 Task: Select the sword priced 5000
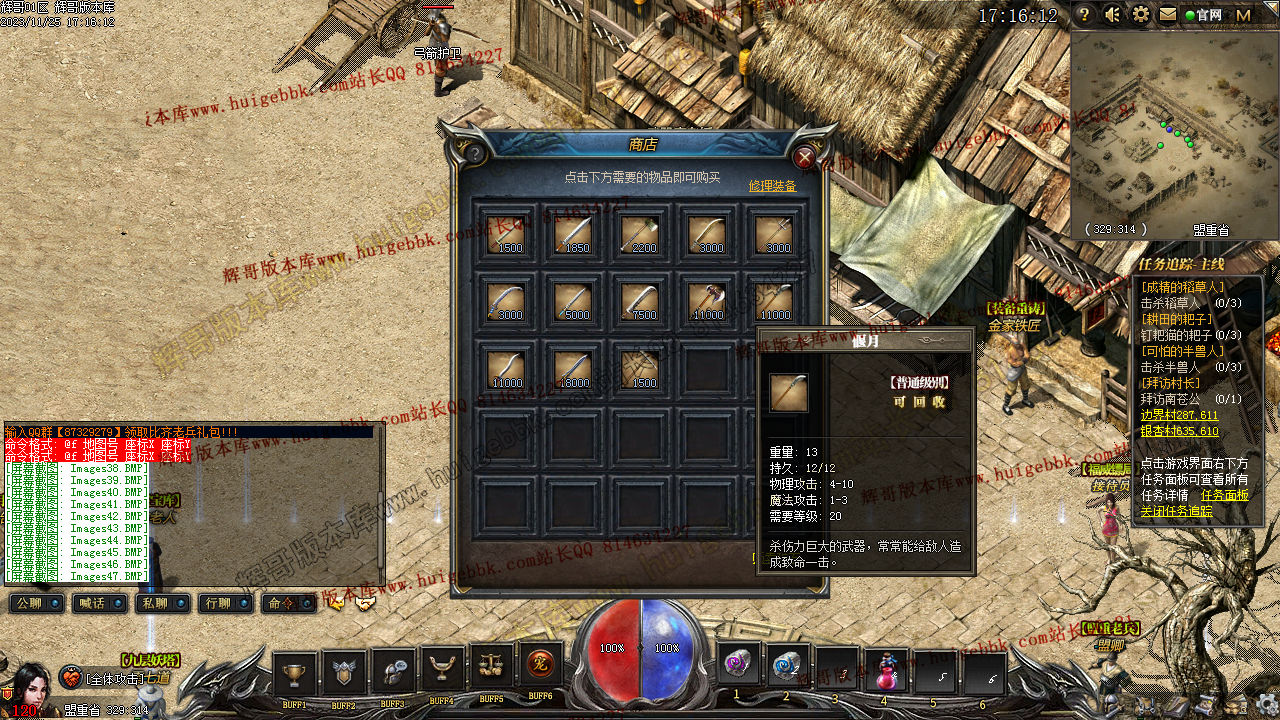click(574, 302)
